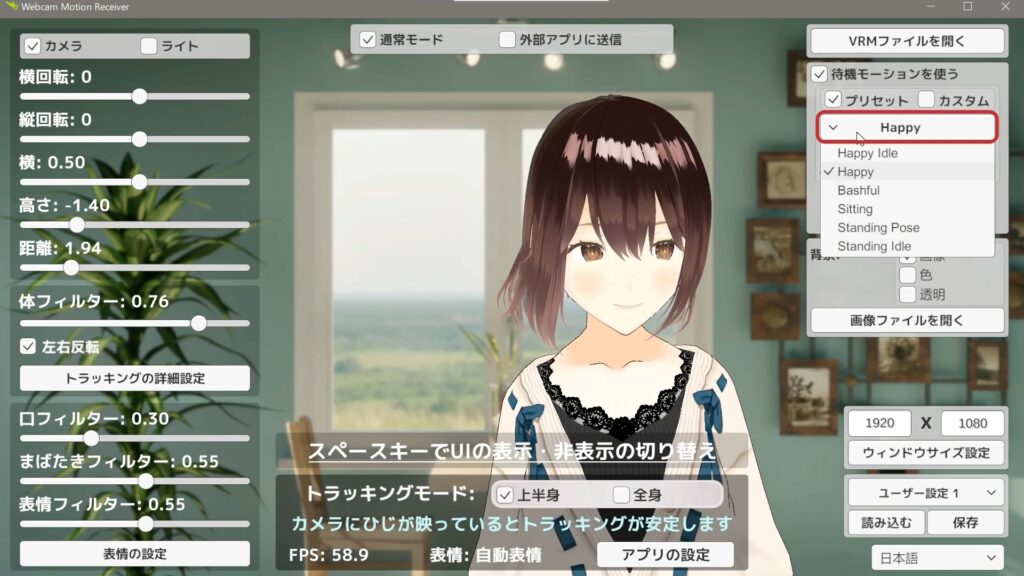Click 画像ファイルを開く button
The height and width of the screenshot is (576, 1024).
906,320
